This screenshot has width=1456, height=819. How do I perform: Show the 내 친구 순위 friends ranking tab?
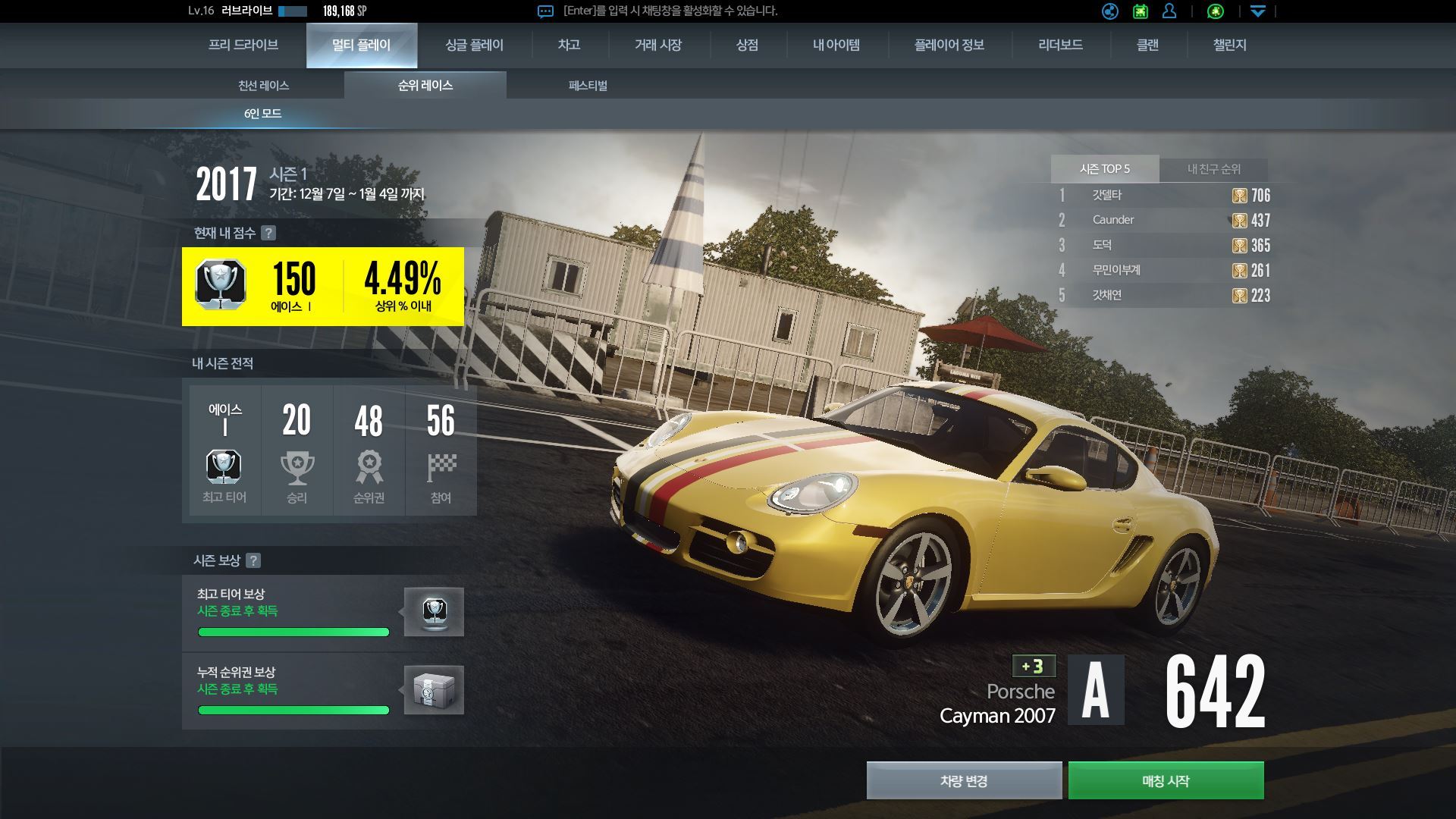(1213, 169)
